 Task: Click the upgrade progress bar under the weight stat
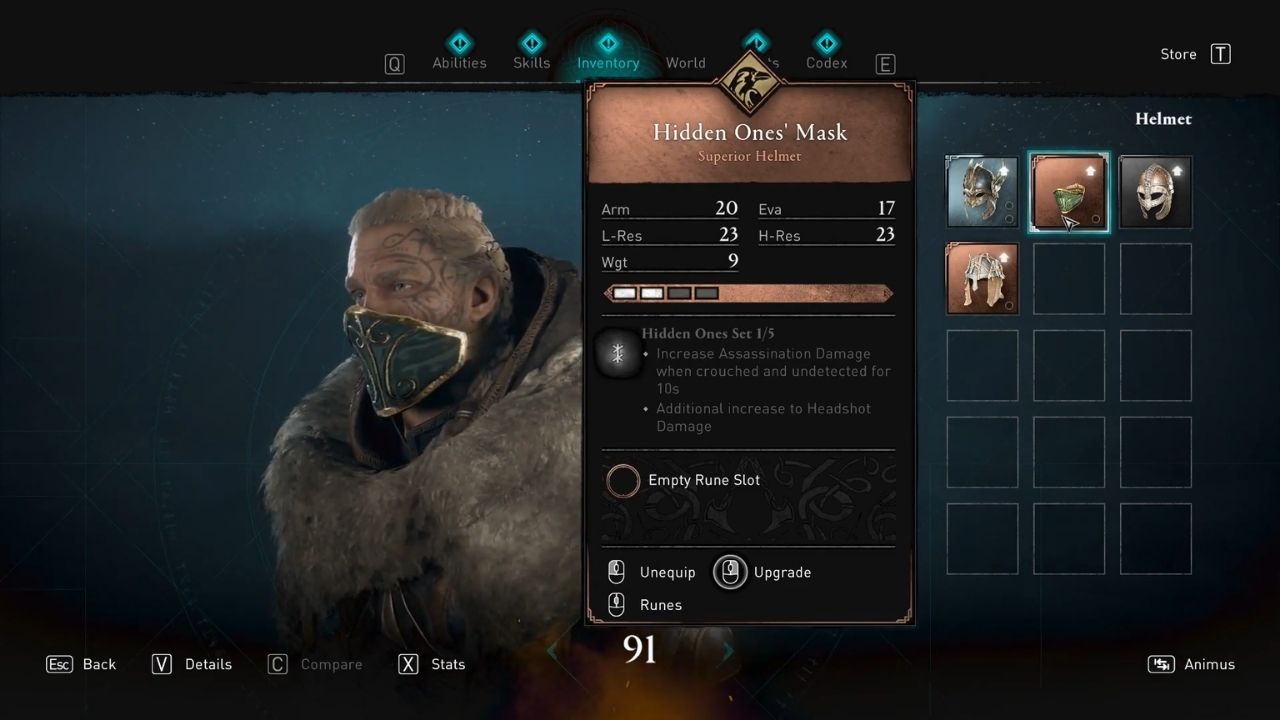point(748,293)
